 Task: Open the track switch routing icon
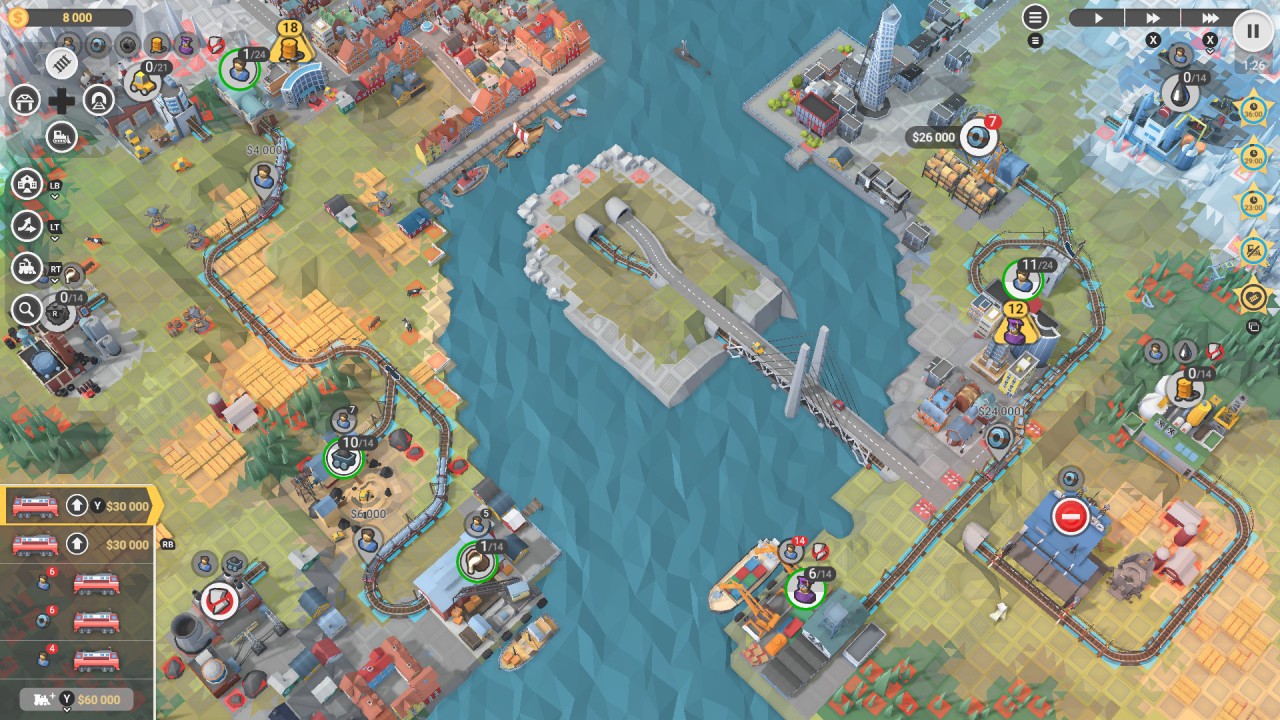click(27, 226)
